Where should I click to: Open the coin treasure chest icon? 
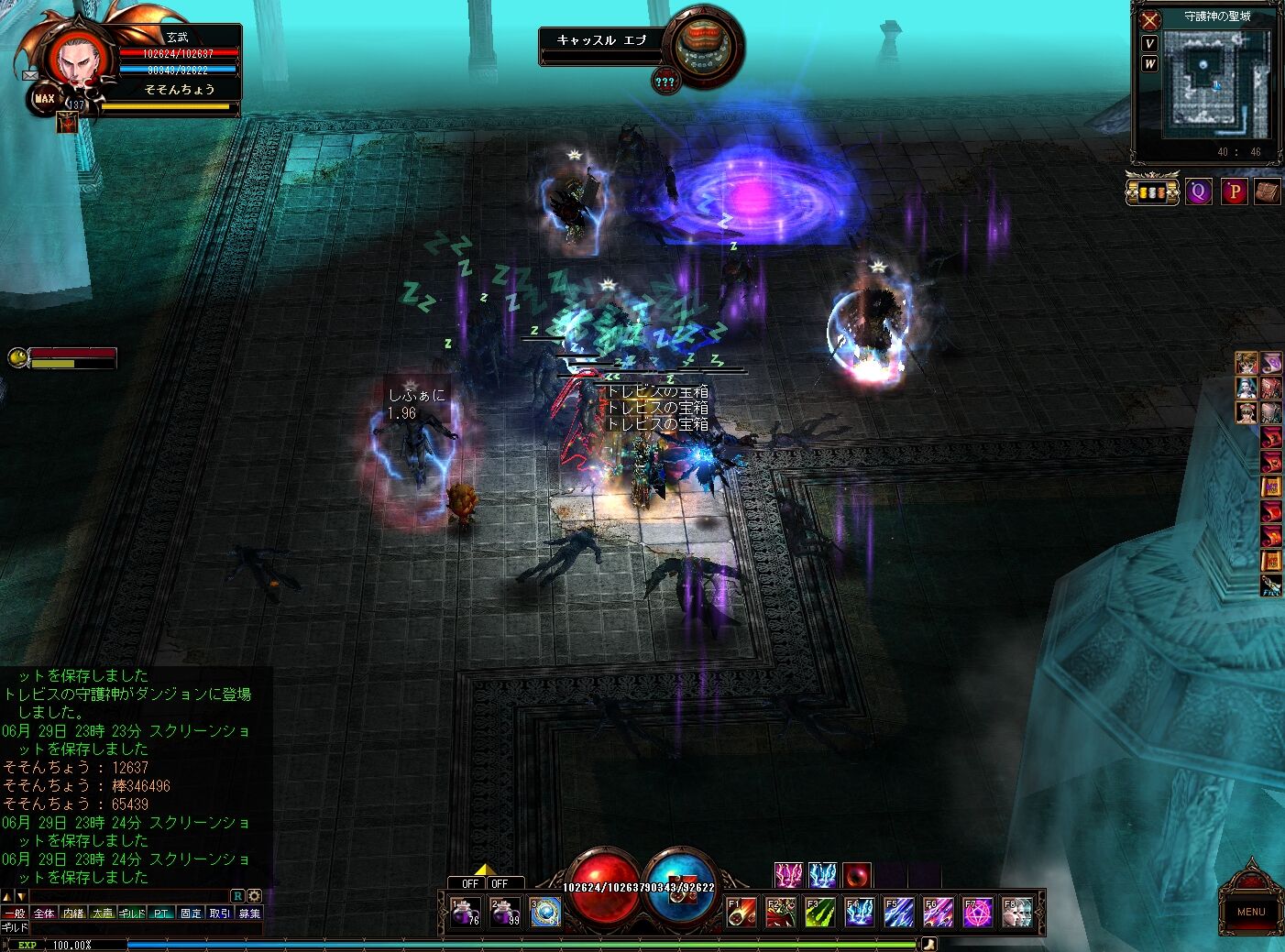click(x=1152, y=191)
